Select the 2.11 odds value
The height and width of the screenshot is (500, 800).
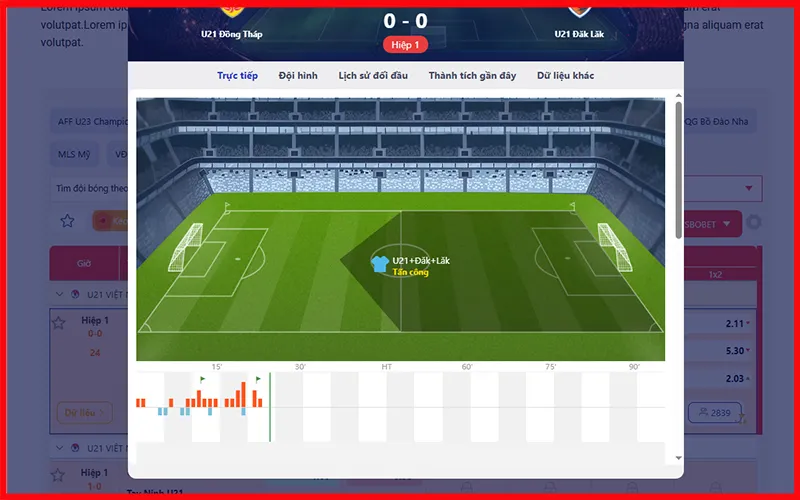click(733, 323)
